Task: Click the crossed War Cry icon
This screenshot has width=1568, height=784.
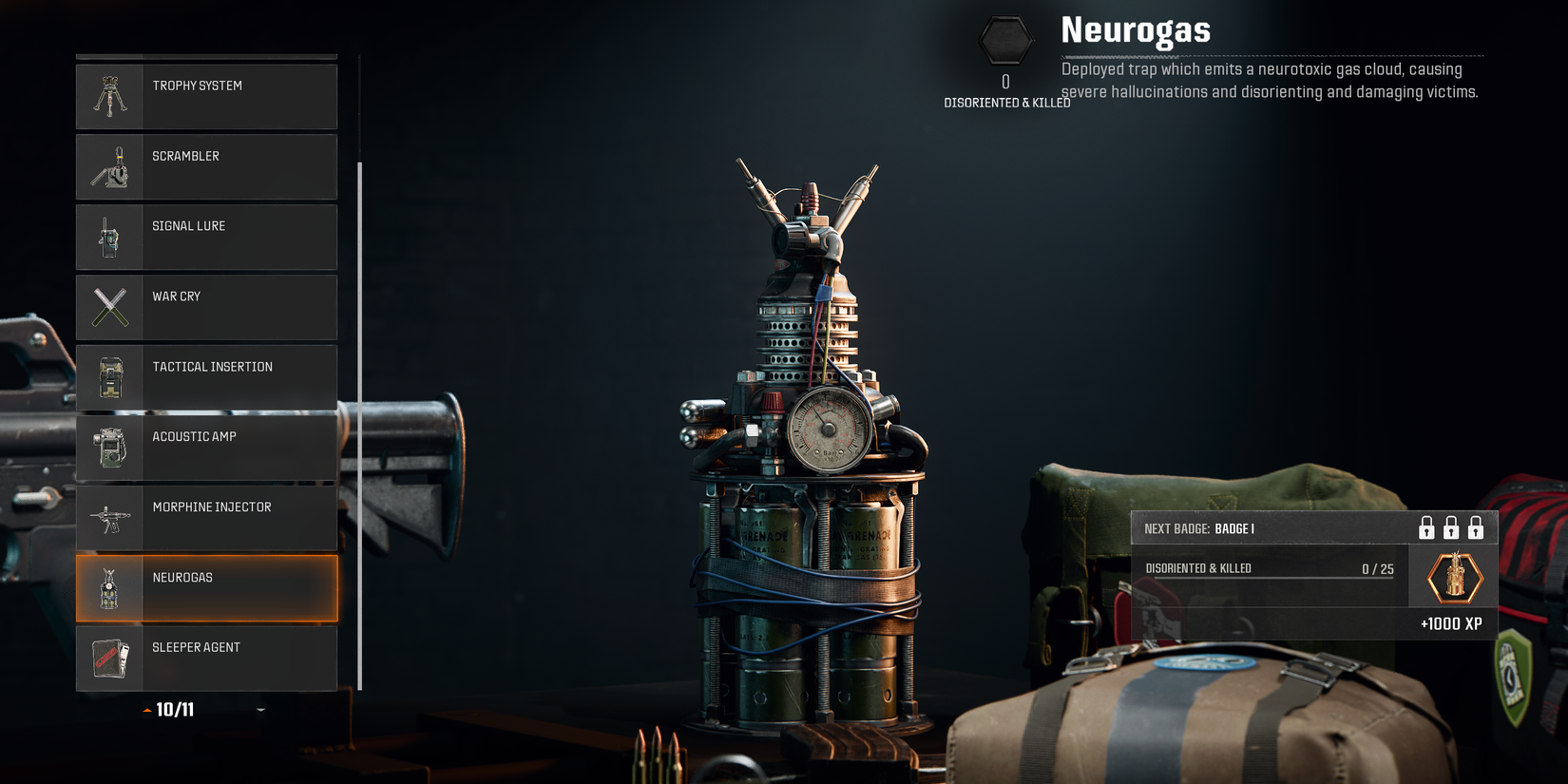Action: point(111,307)
